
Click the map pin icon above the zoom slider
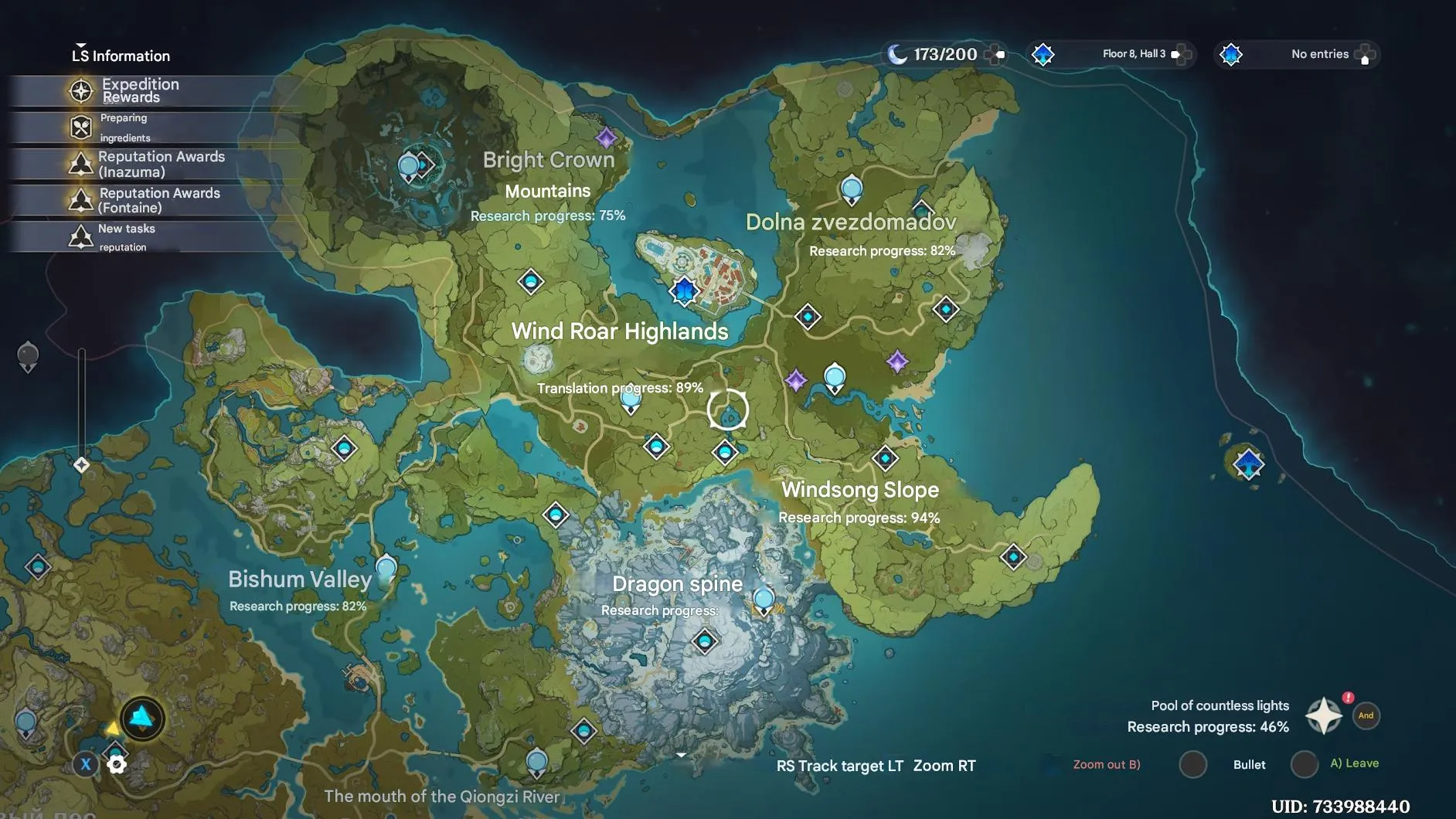[x=28, y=357]
